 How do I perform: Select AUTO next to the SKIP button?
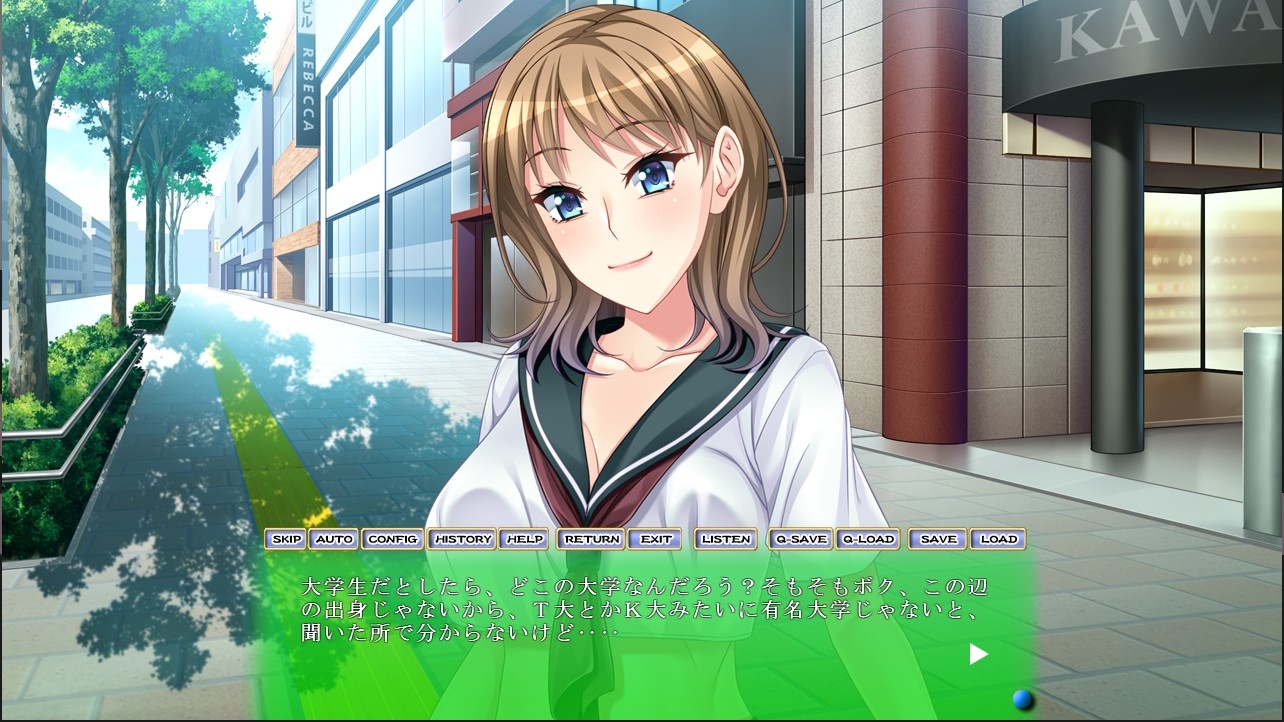pos(334,539)
